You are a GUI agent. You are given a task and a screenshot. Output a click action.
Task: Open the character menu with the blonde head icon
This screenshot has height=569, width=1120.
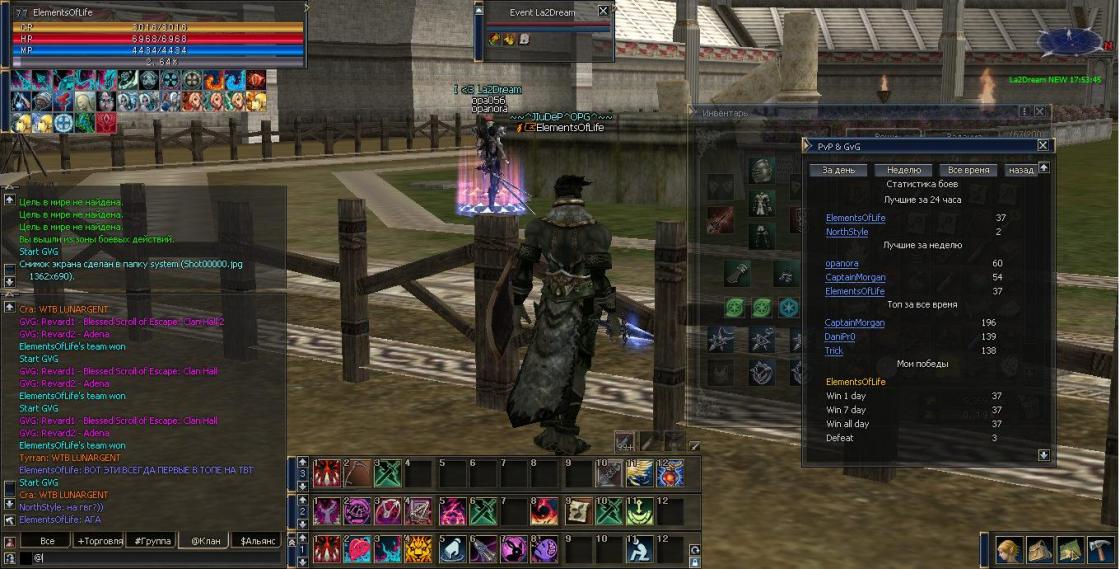point(1008,549)
